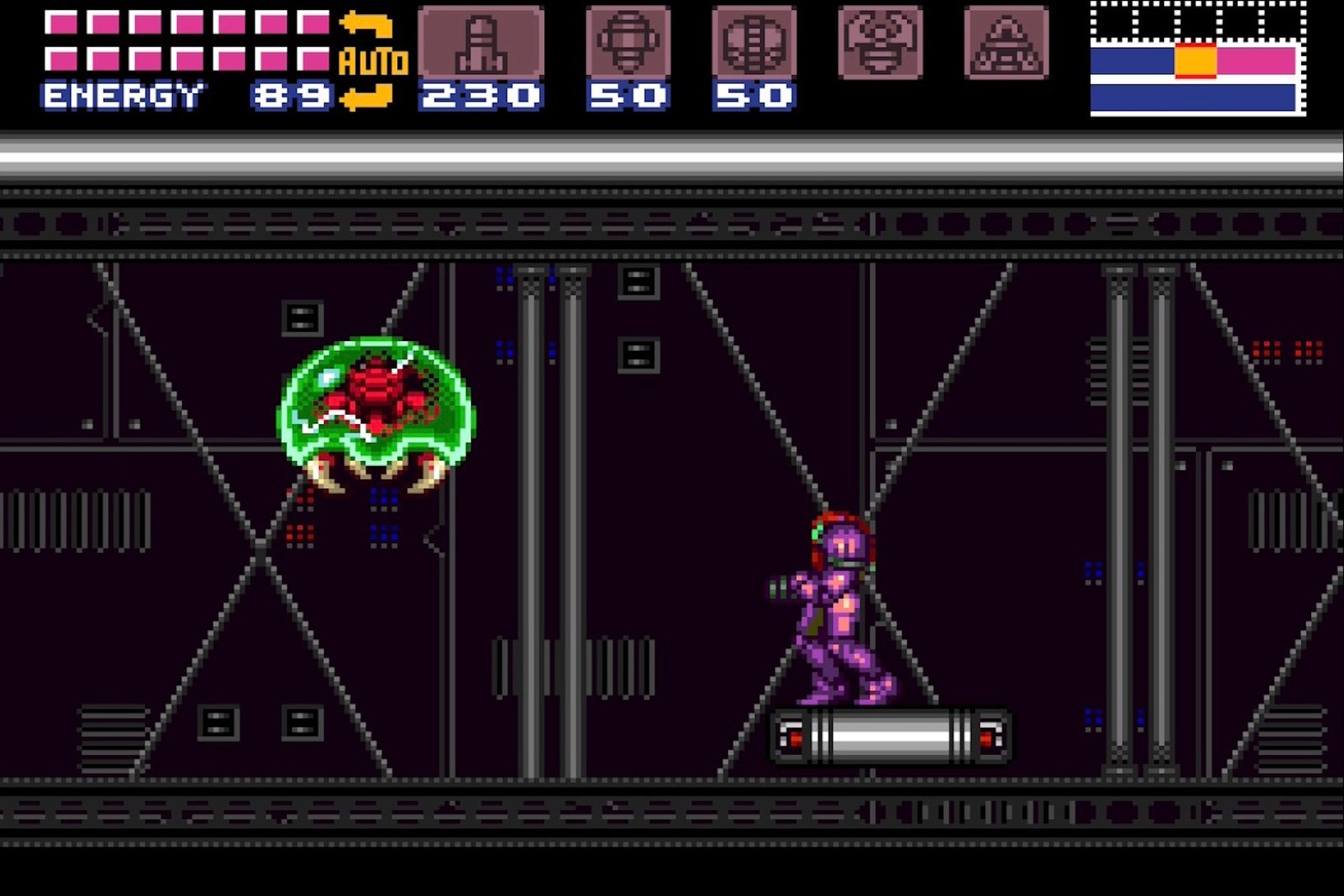Click the silver item capsule under Samus

point(890,736)
